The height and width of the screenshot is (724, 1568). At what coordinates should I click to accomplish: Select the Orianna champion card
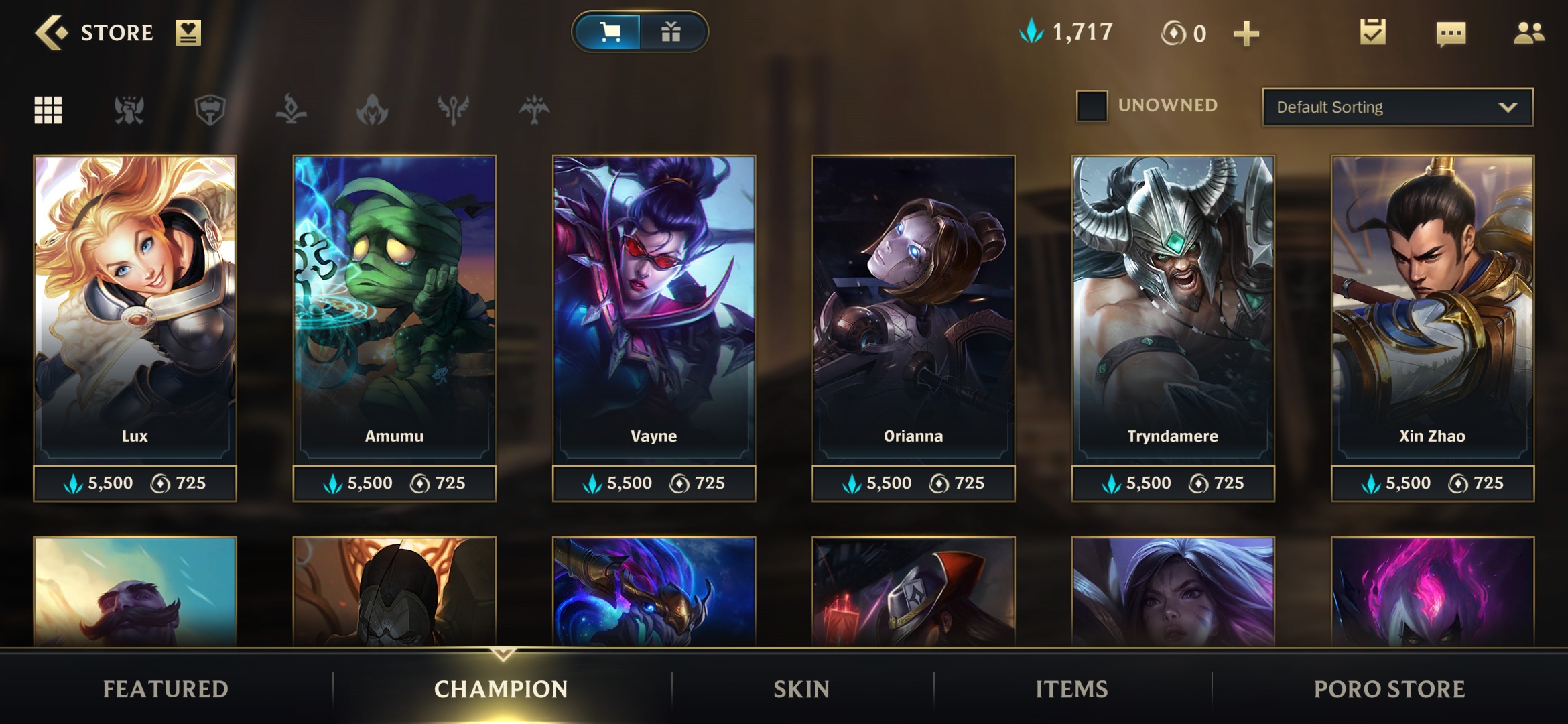pyautogui.click(x=913, y=308)
